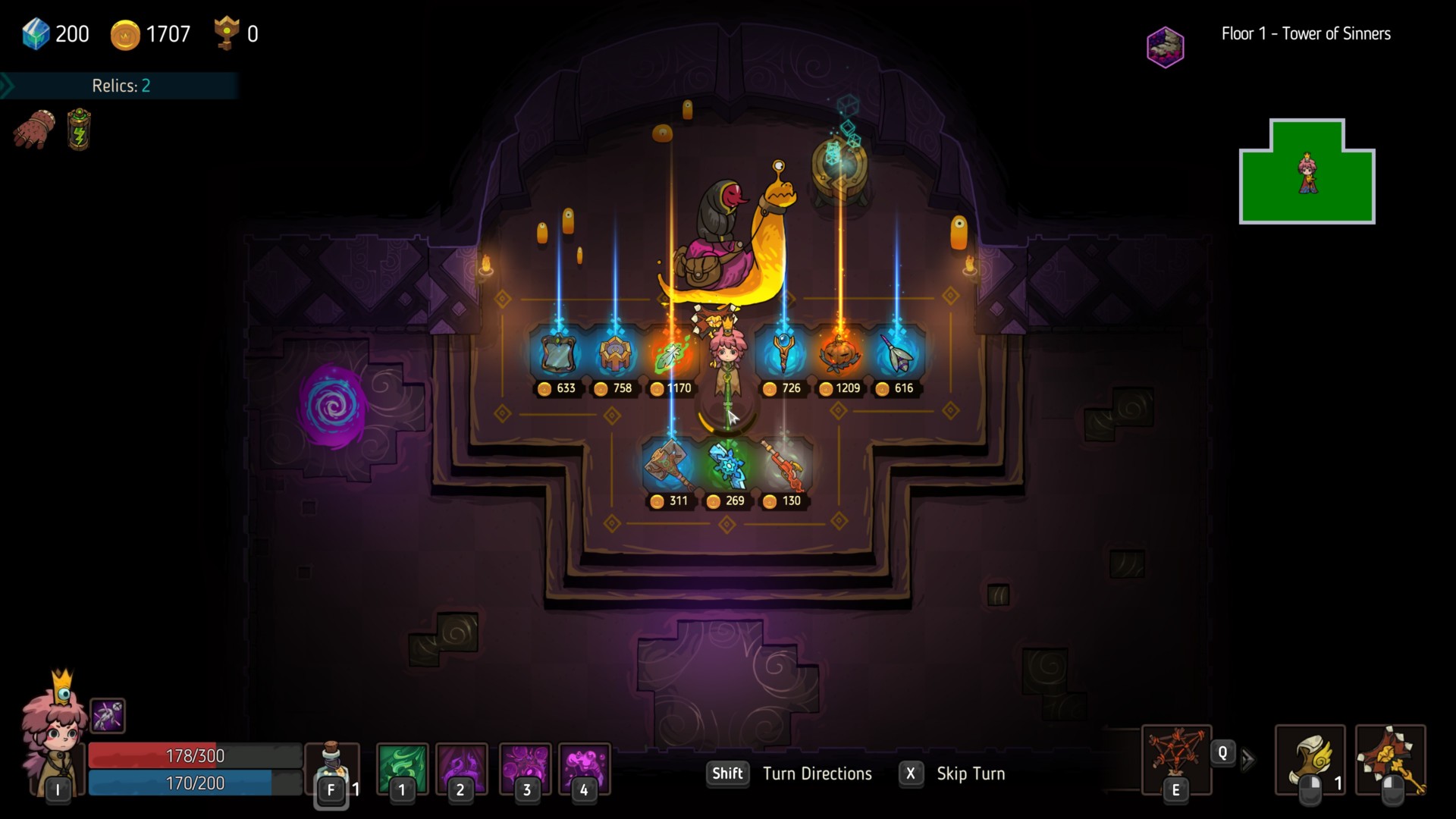Activate the pink cloud skill in slot 4
Screen dimensions: 1456x819
tap(584, 767)
